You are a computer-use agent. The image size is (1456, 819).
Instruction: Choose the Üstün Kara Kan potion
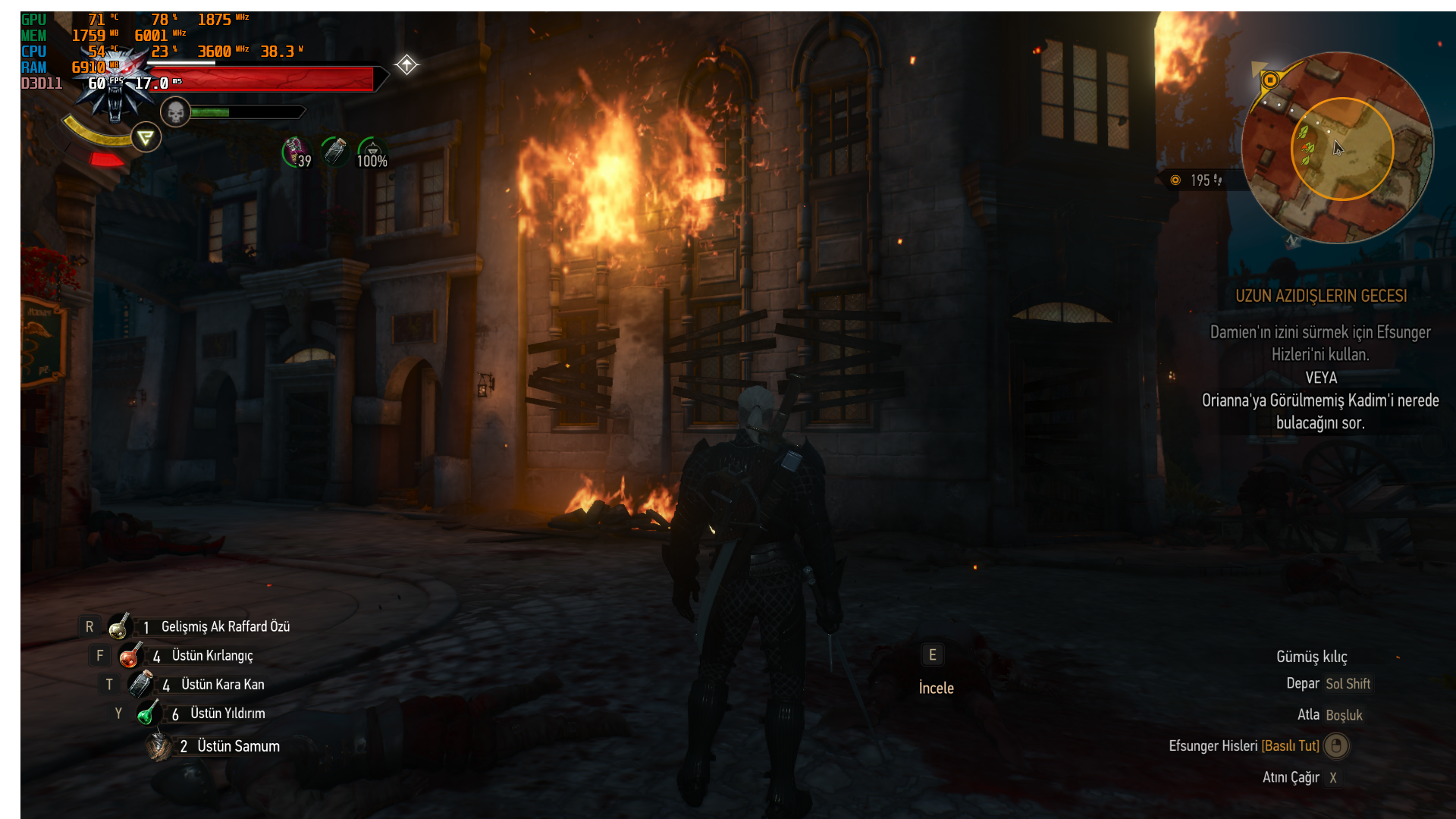pos(141,684)
